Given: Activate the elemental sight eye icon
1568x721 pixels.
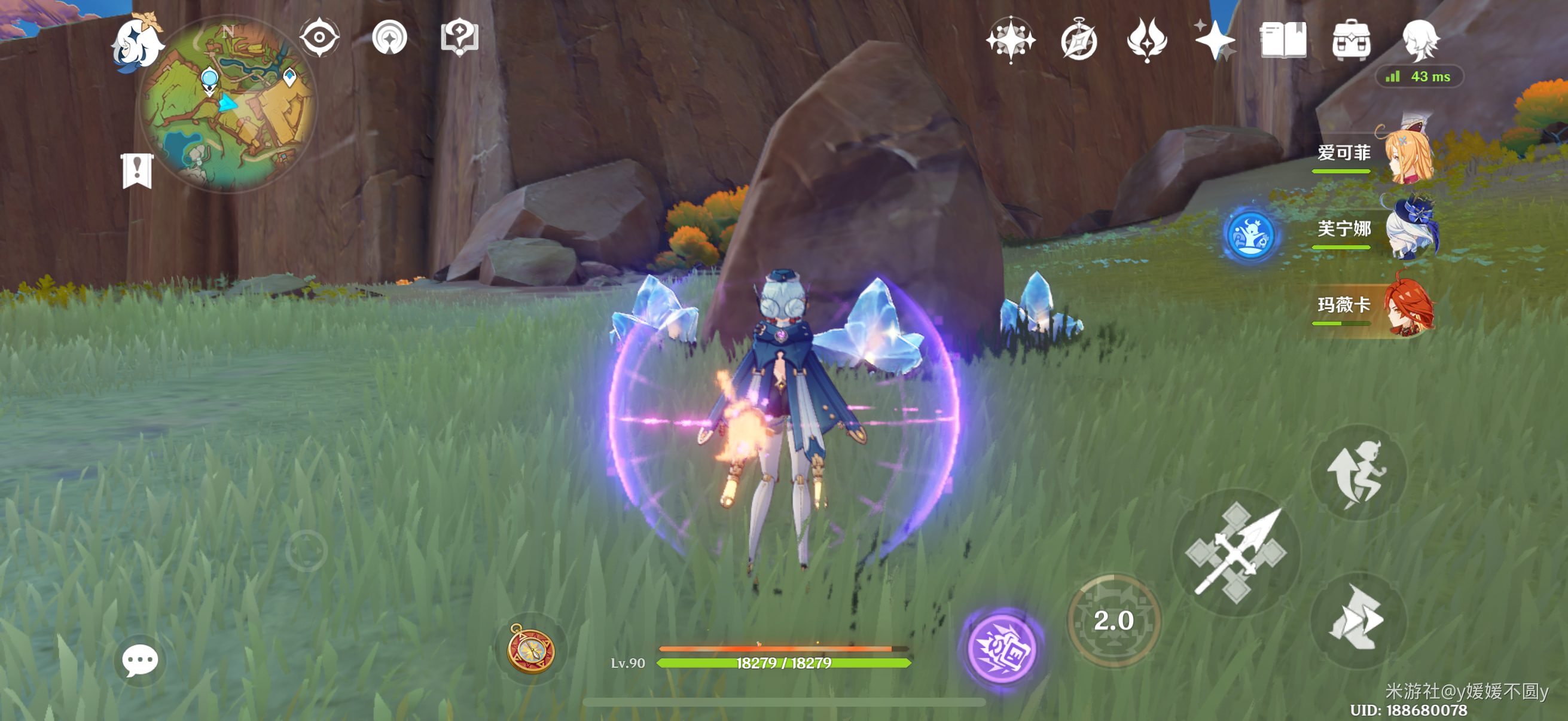Looking at the screenshot, I should pyautogui.click(x=319, y=38).
